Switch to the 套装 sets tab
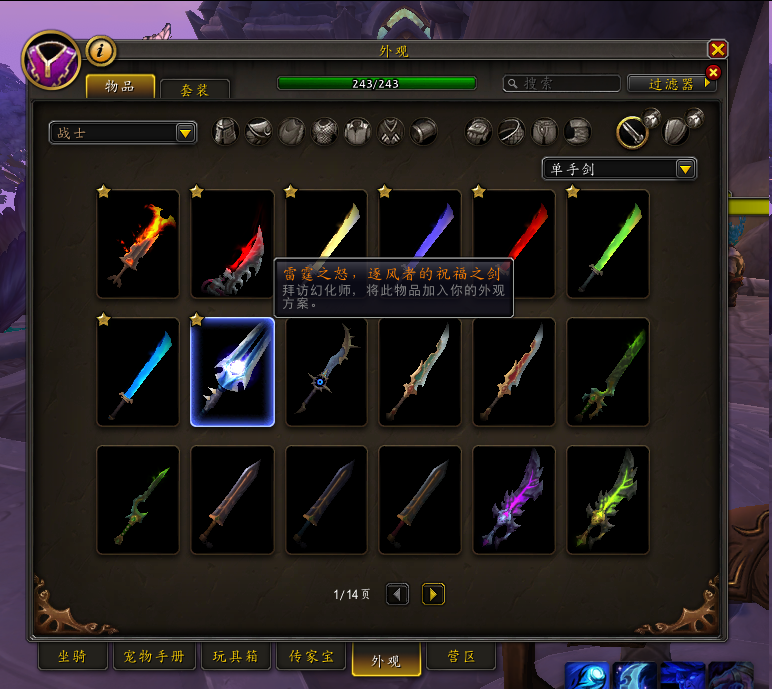This screenshot has width=772, height=689. pyautogui.click(x=195, y=90)
